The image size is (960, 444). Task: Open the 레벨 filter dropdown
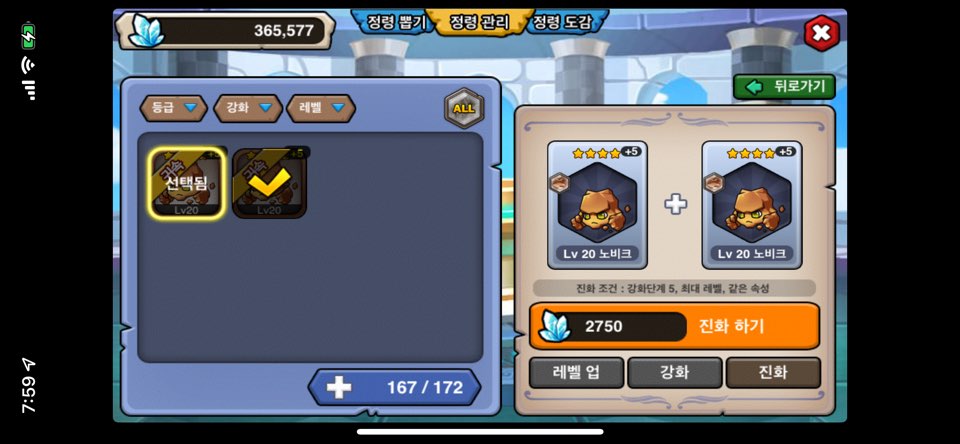tap(320, 108)
